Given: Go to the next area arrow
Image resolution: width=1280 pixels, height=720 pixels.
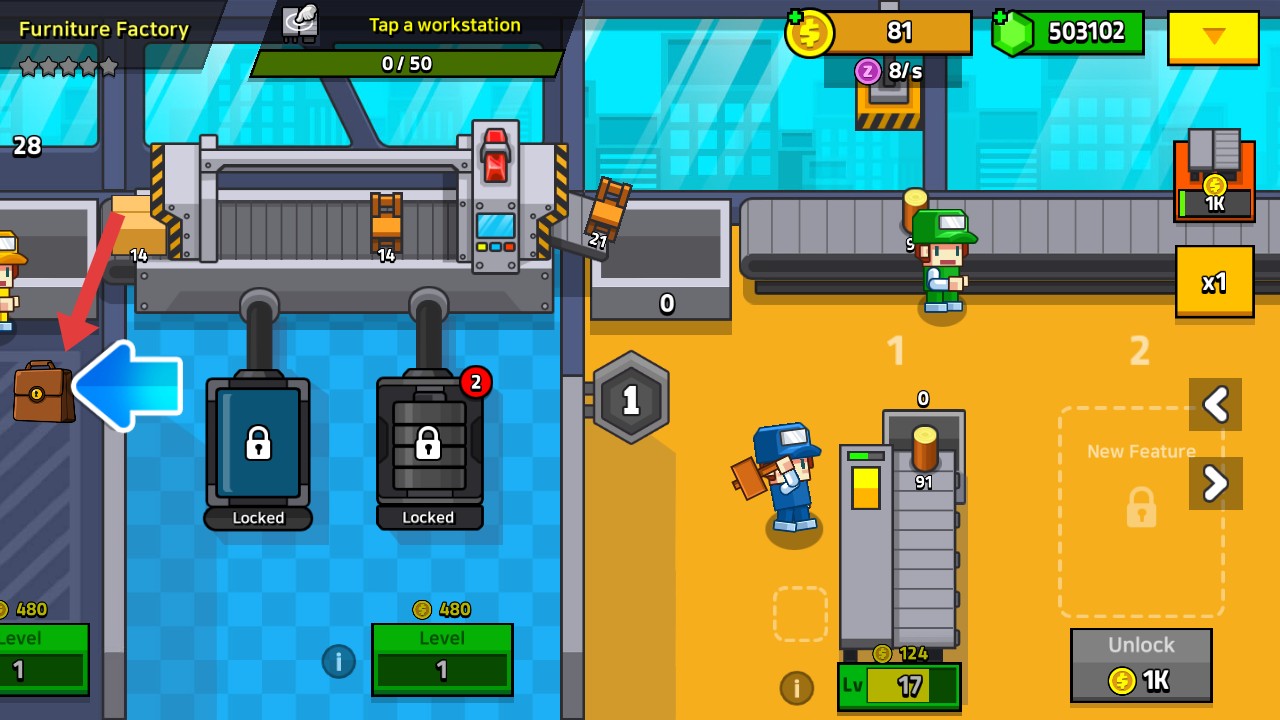Looking at the screenshot, I should (x=1215, y=484).
